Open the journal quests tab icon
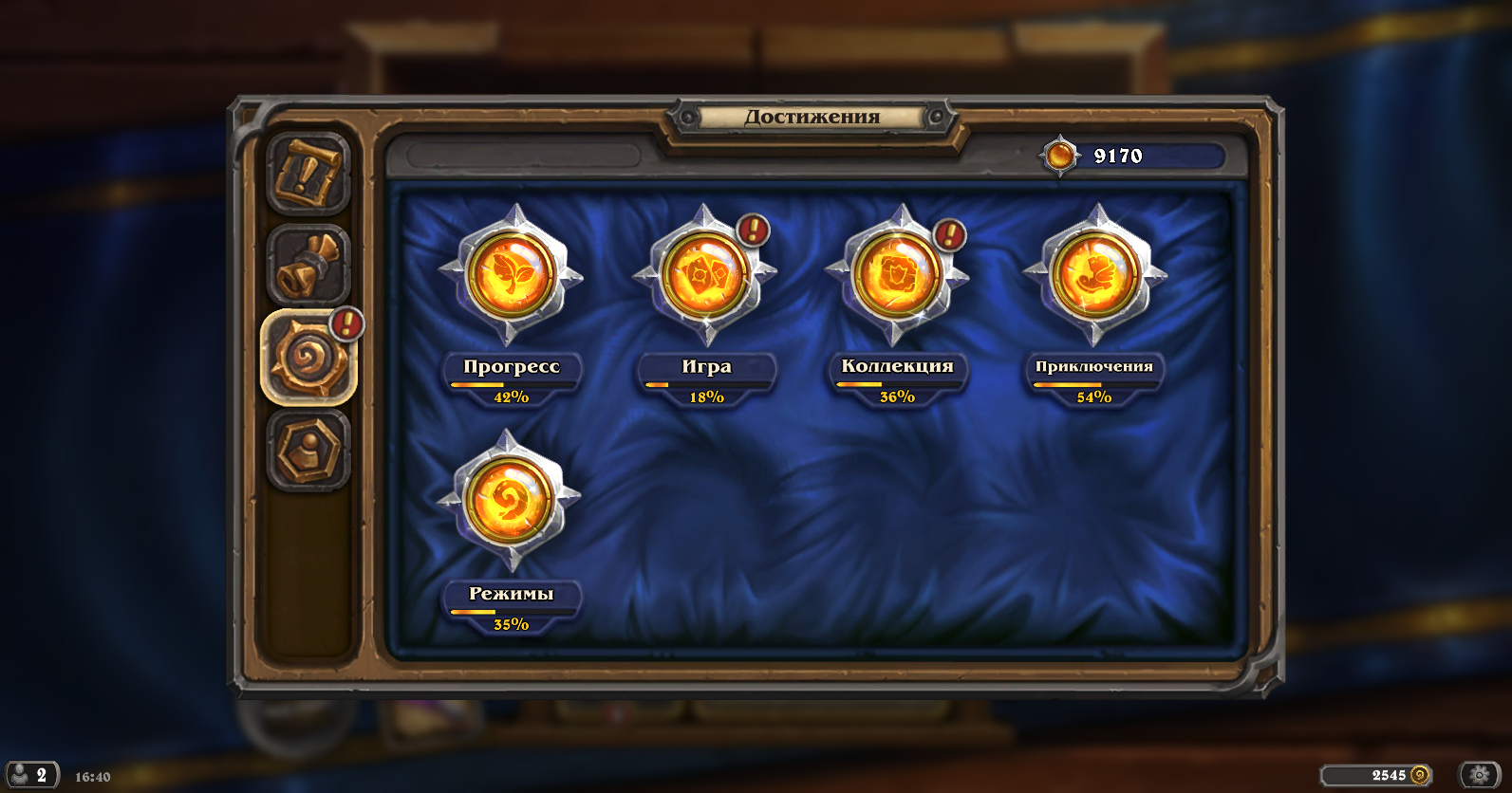This screenshot has width=1512, height=793. [308, 176]
